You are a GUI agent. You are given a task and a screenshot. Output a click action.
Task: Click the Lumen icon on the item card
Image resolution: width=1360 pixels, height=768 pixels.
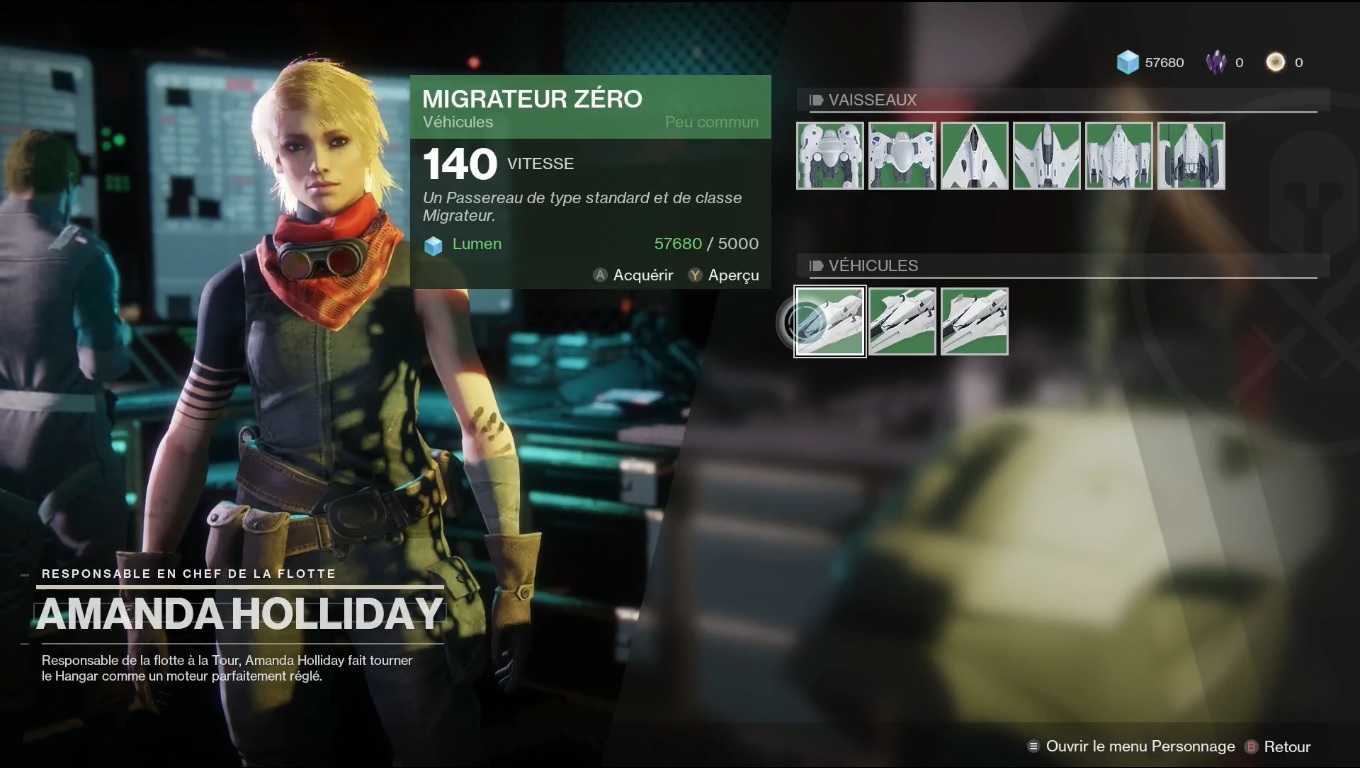434,243
